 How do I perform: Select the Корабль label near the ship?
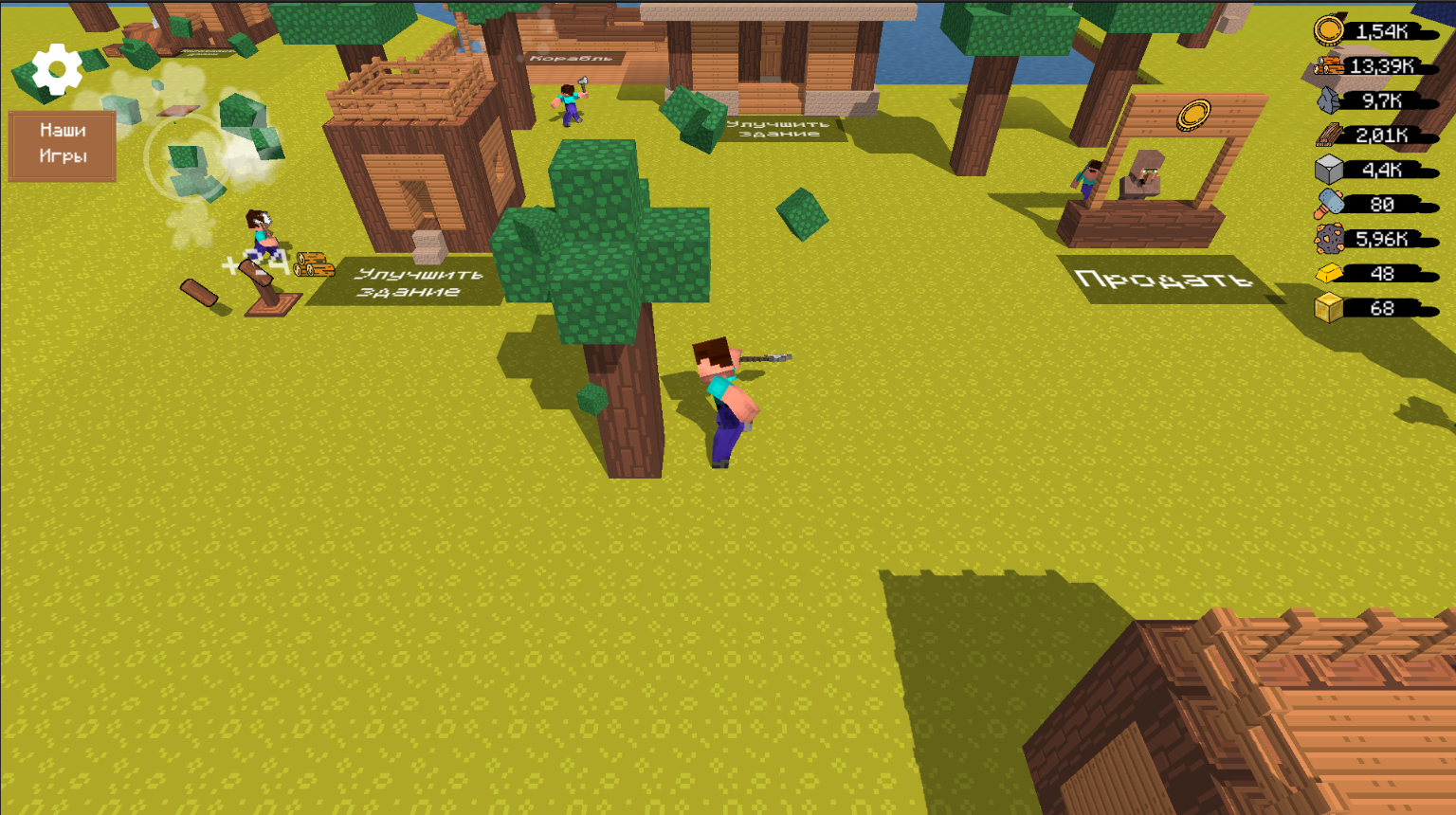point(570,59)
